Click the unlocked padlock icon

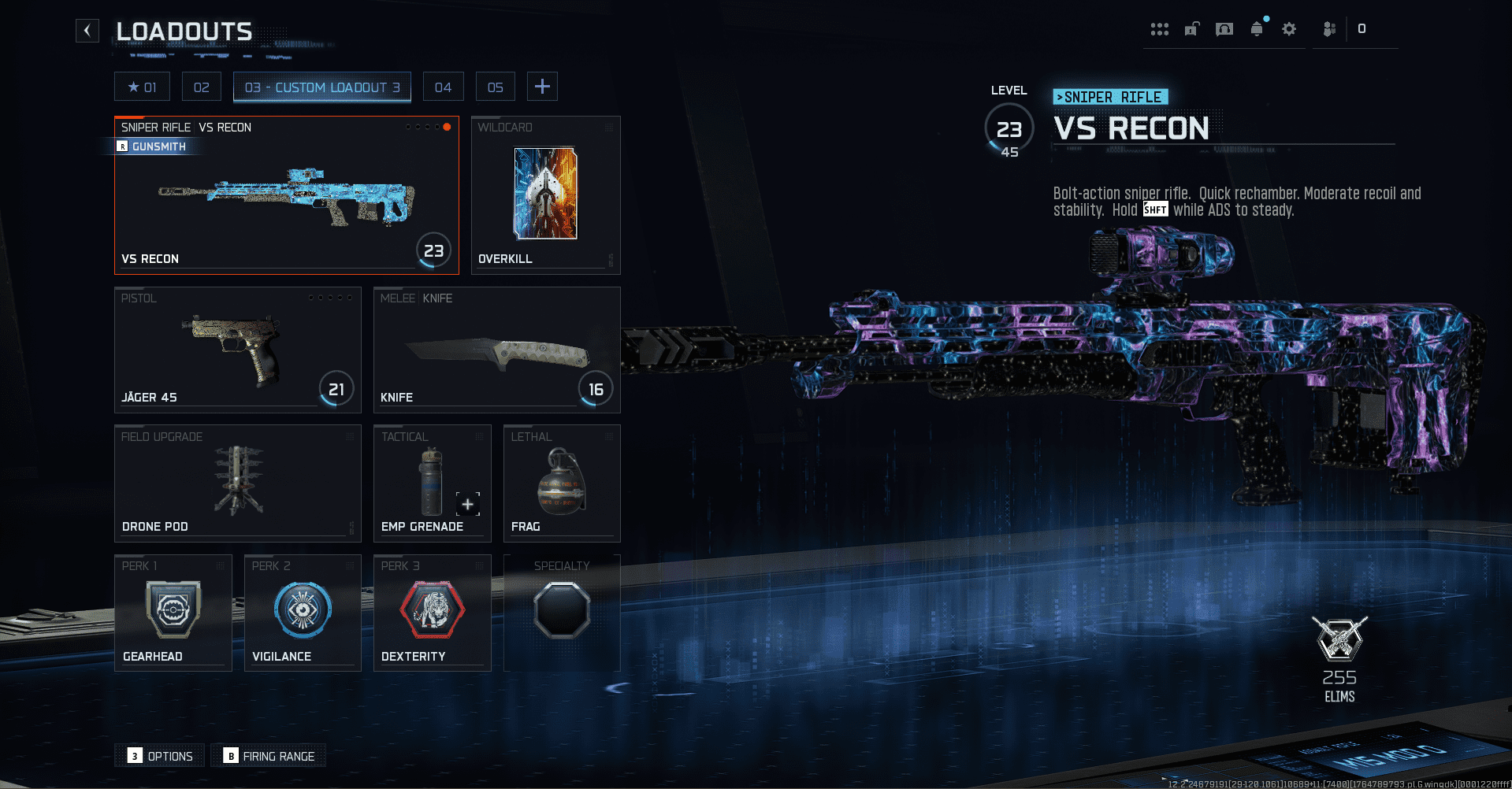click(1191, 28)
